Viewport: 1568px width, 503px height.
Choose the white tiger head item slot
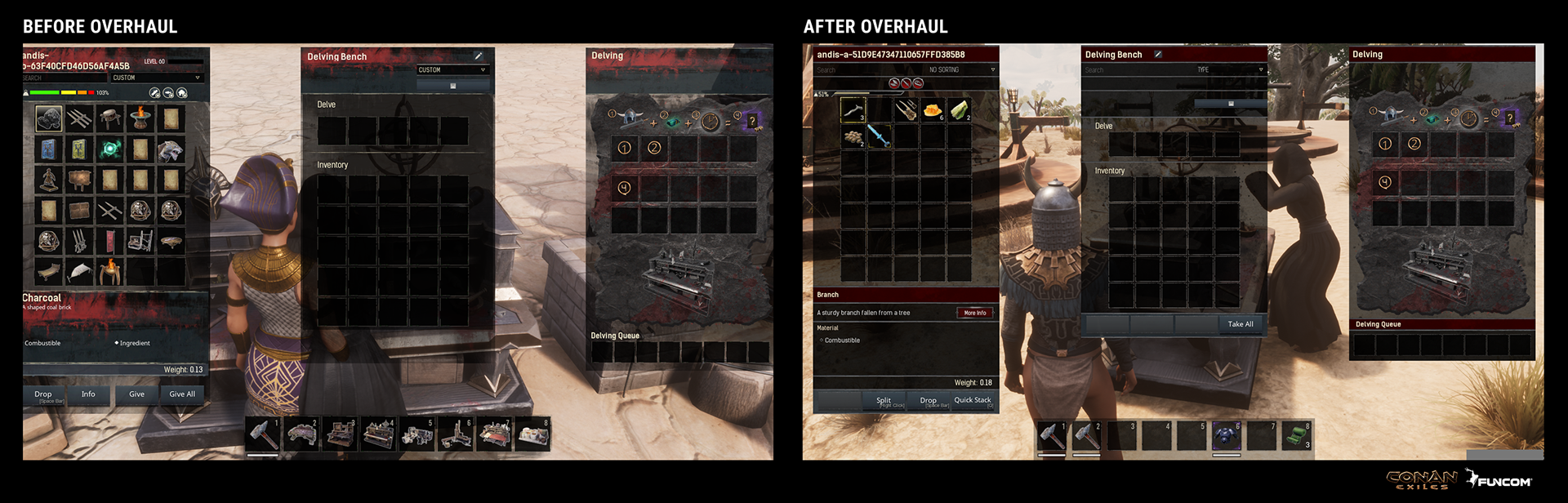(170, 149)
